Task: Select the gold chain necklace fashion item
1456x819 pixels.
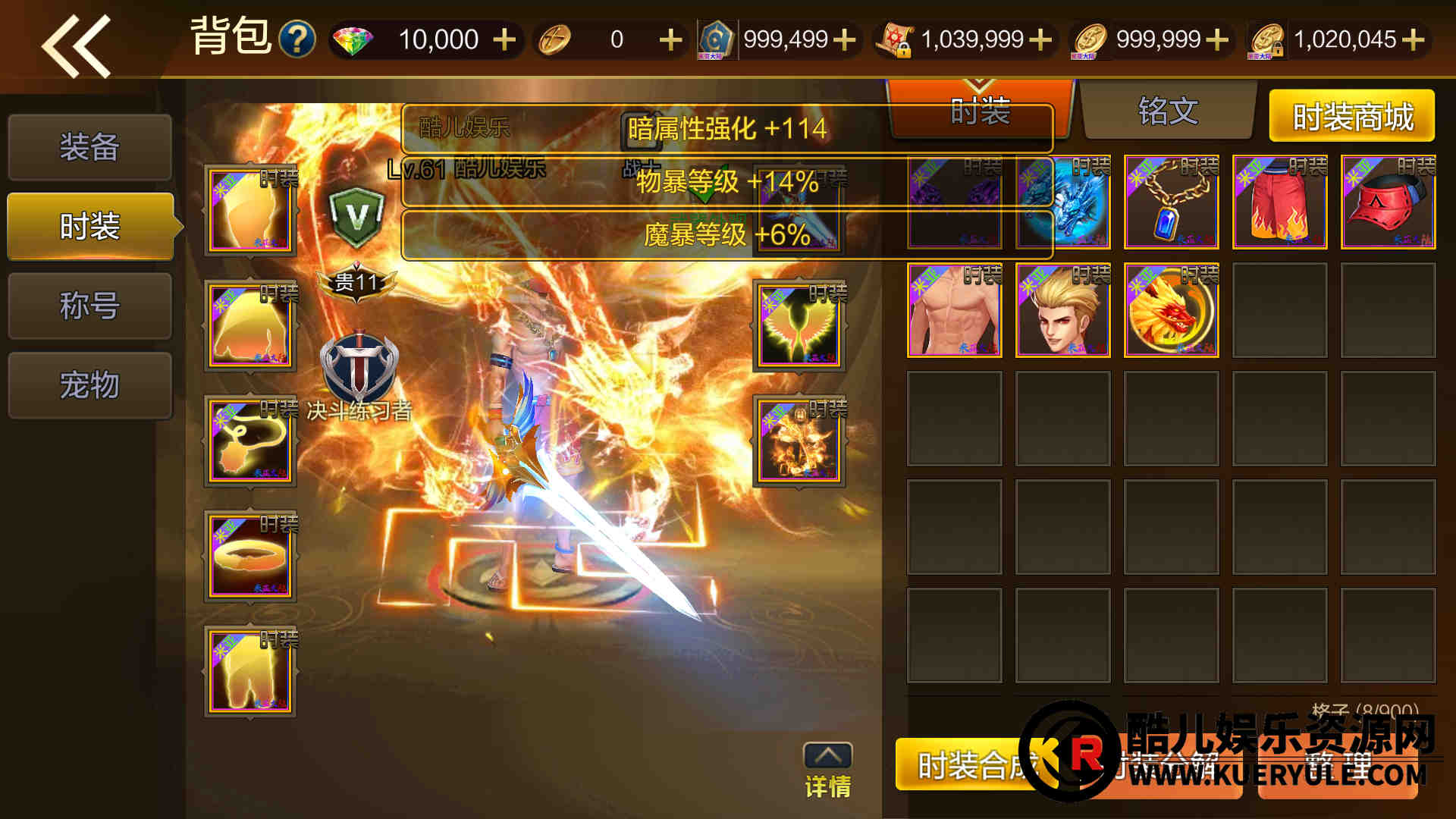Action: tap(1171, 202)
